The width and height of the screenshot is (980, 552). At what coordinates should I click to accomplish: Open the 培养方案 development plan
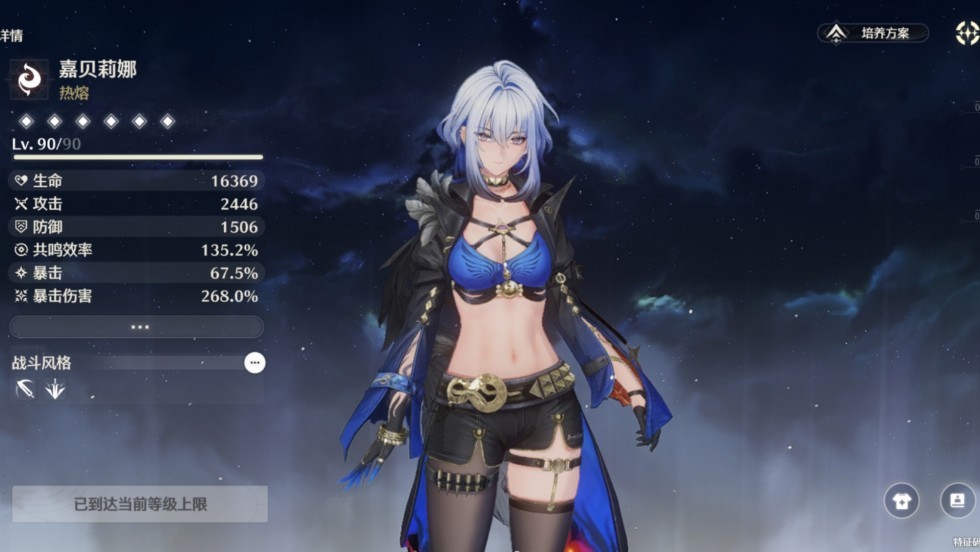coord(873,33)
